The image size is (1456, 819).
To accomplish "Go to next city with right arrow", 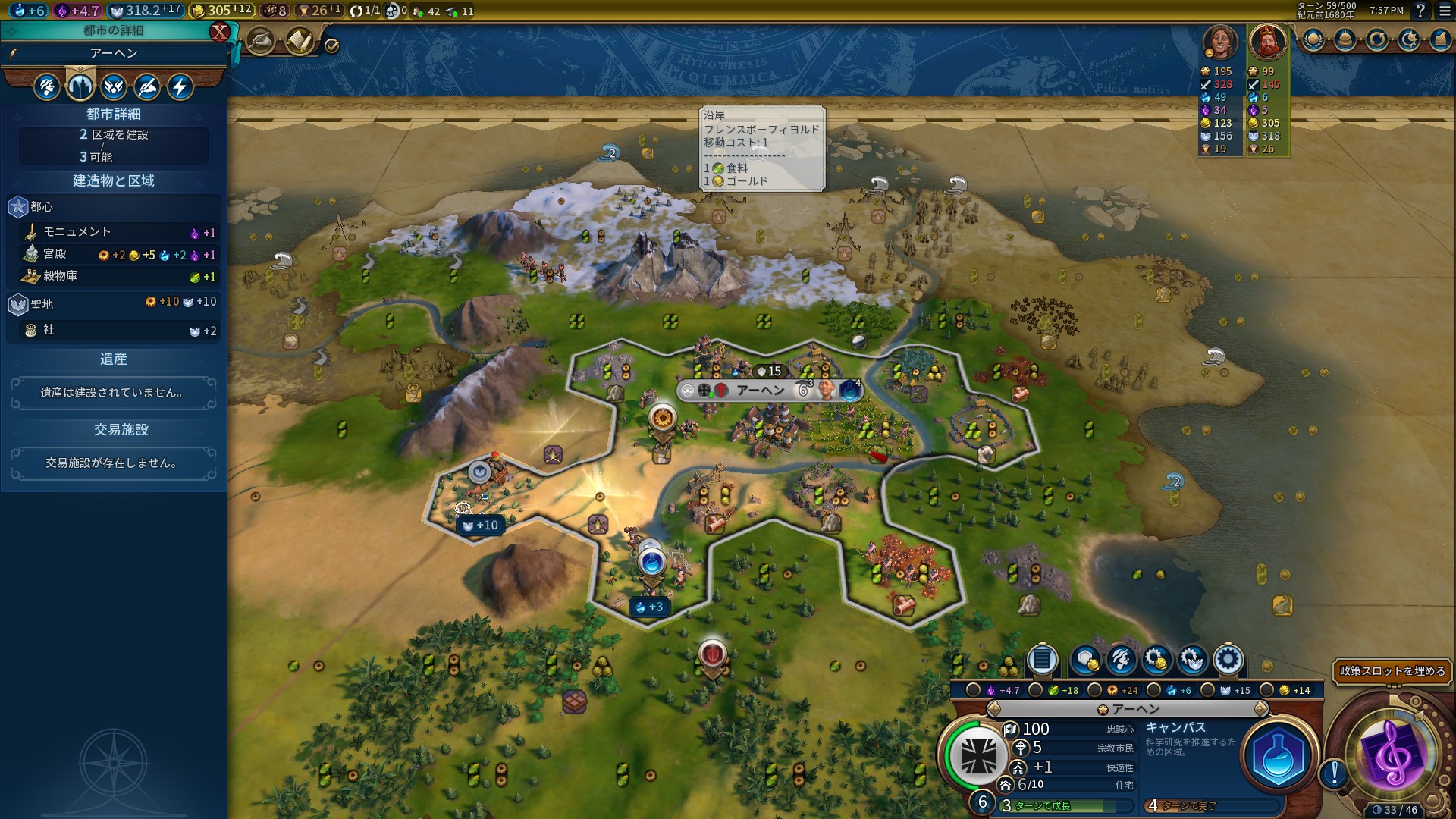I will (1260, 709).
